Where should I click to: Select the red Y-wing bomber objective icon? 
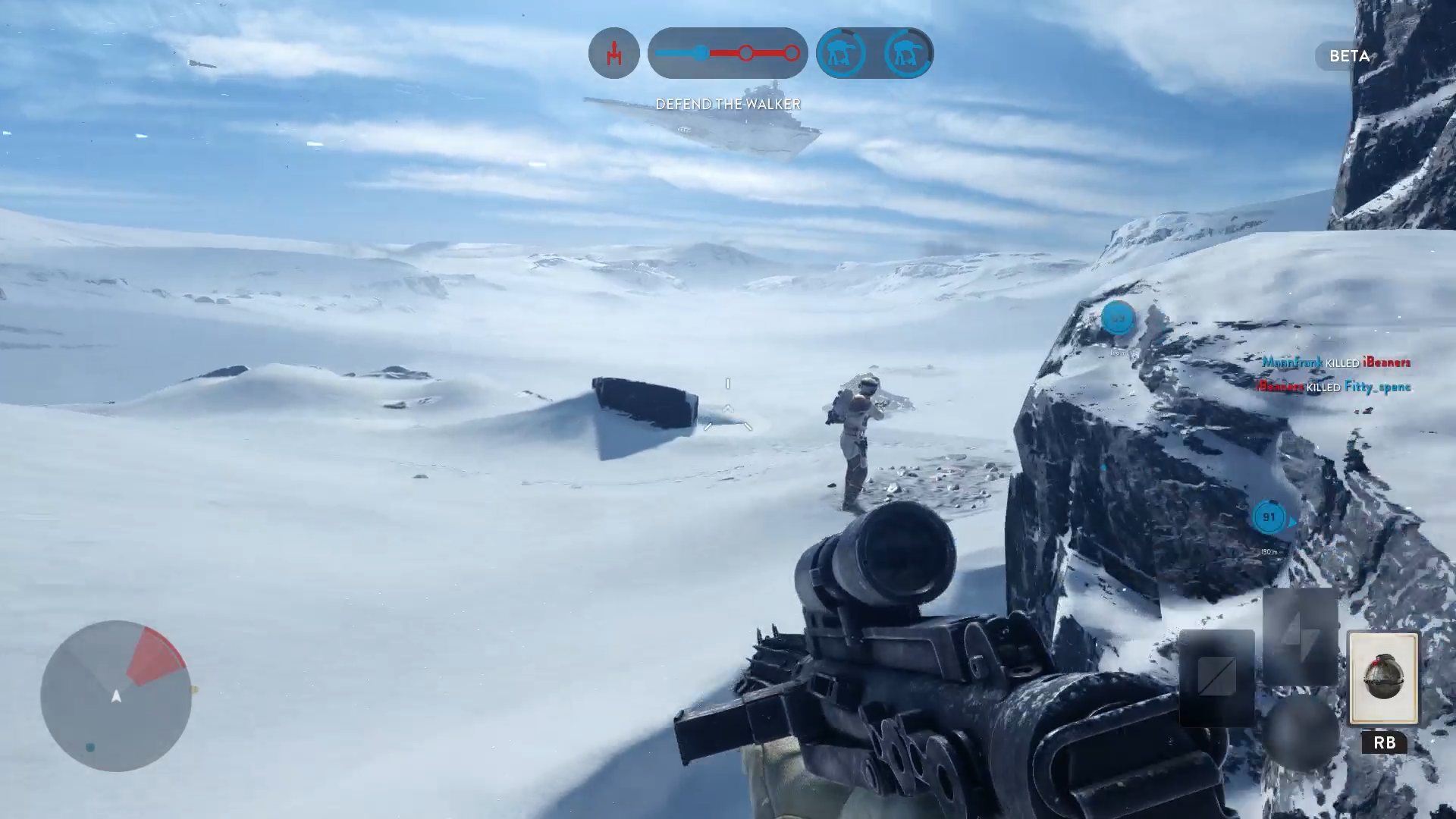tap(614, 53)
